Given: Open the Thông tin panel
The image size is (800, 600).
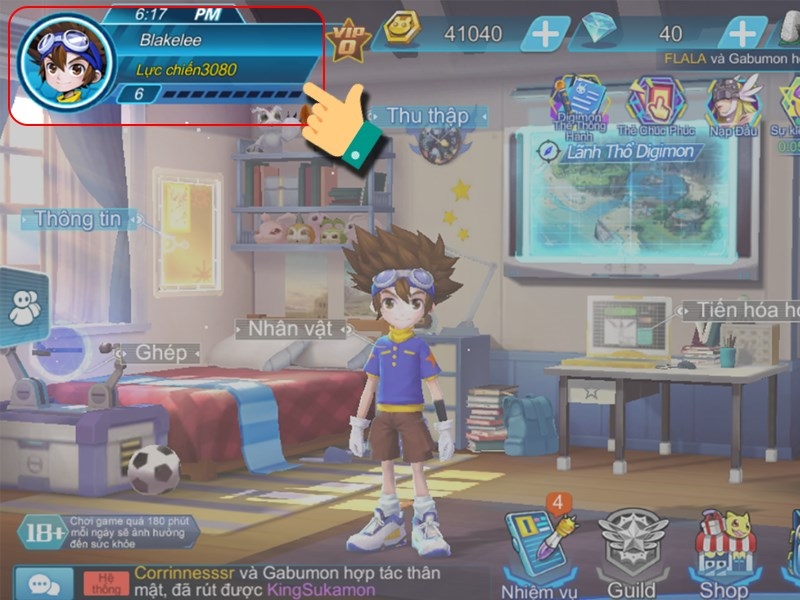Looking at the screenshot, I should click(x=78, y=219).
